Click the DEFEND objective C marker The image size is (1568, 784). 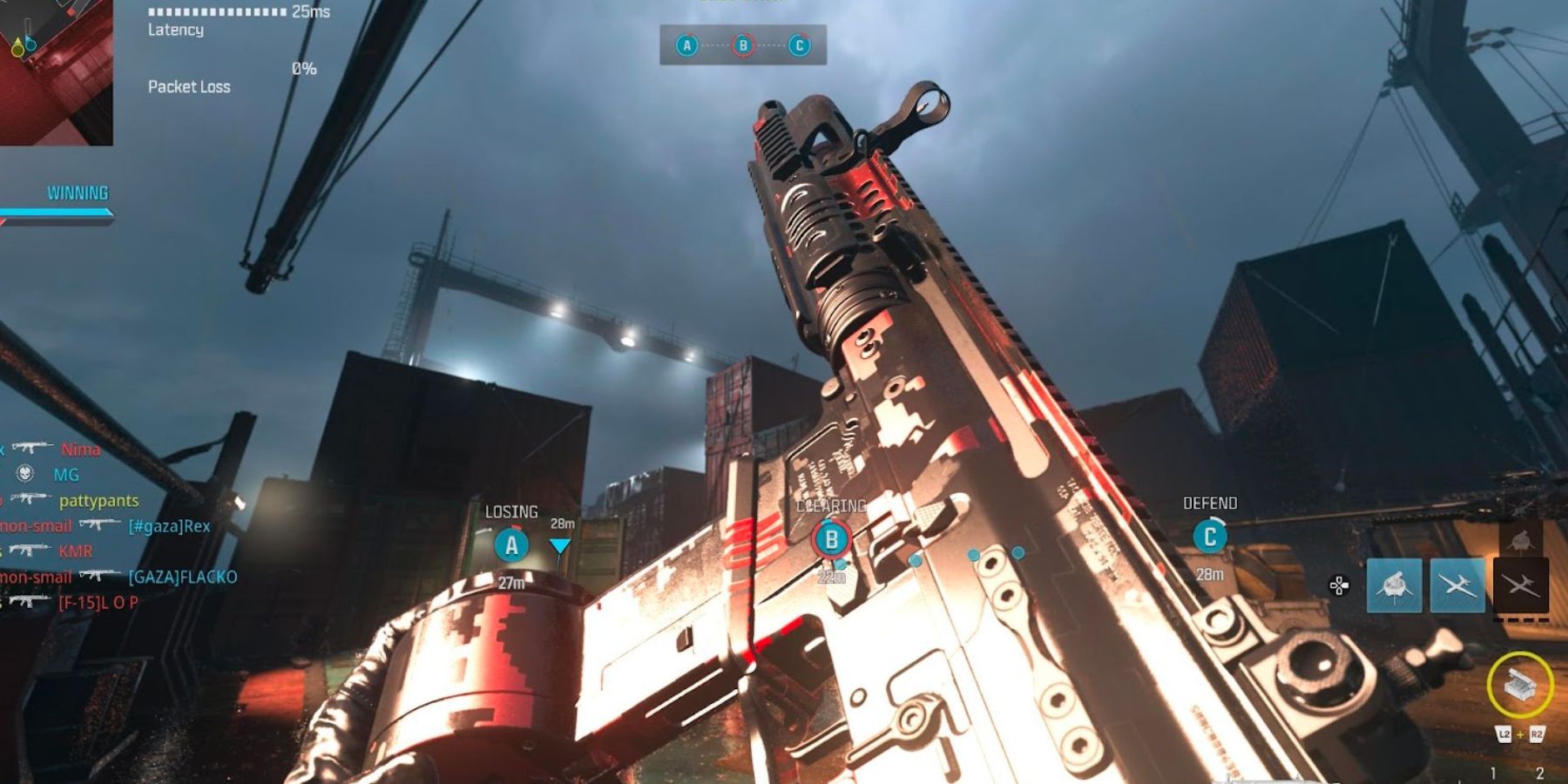[1209, 537]
